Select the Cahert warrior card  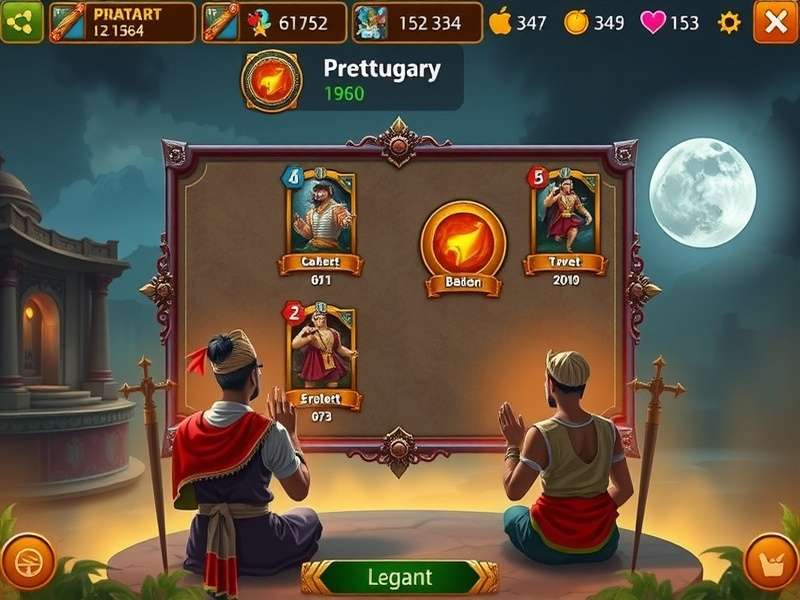click(321, 215)
